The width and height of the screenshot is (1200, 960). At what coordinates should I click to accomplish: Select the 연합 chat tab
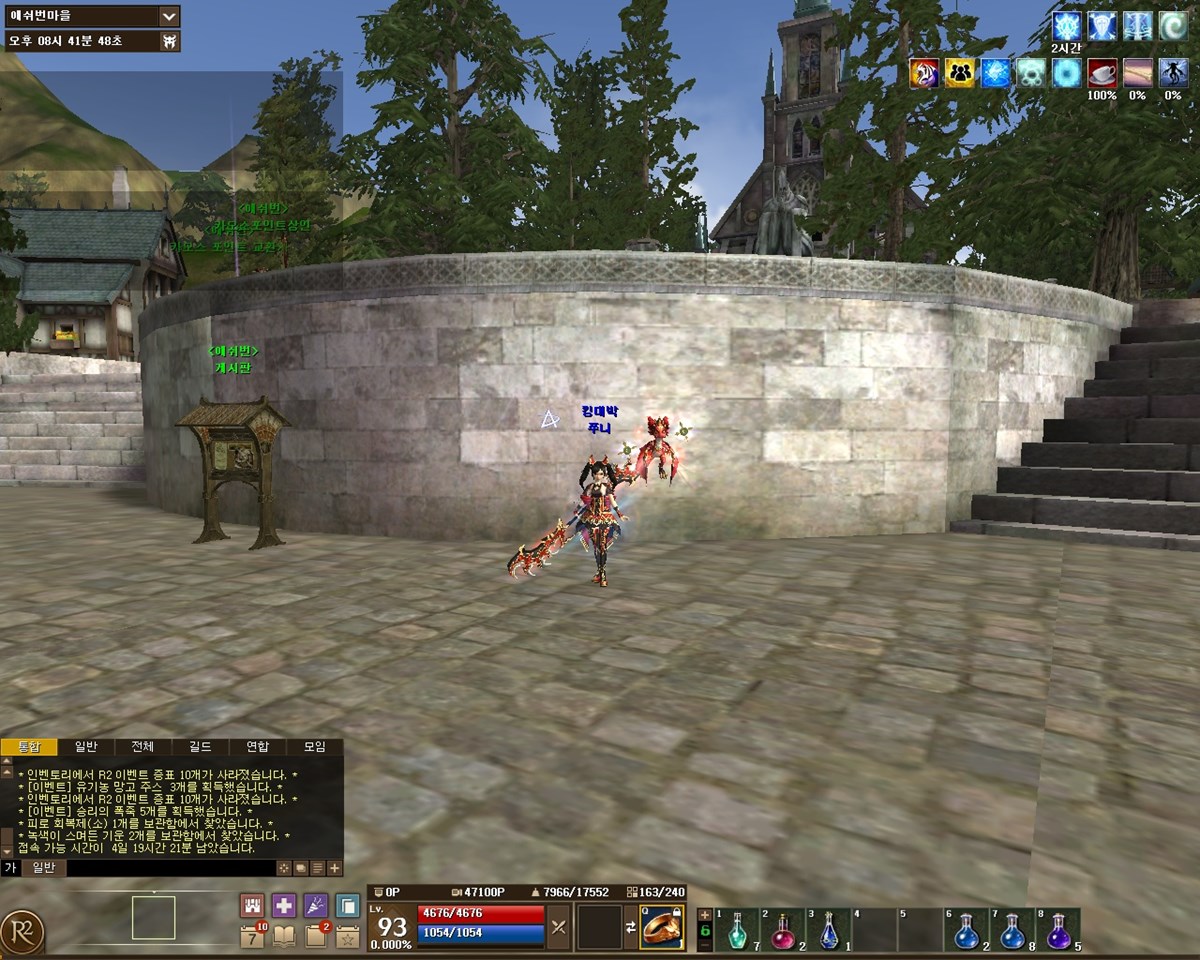(x=257, y=747)
